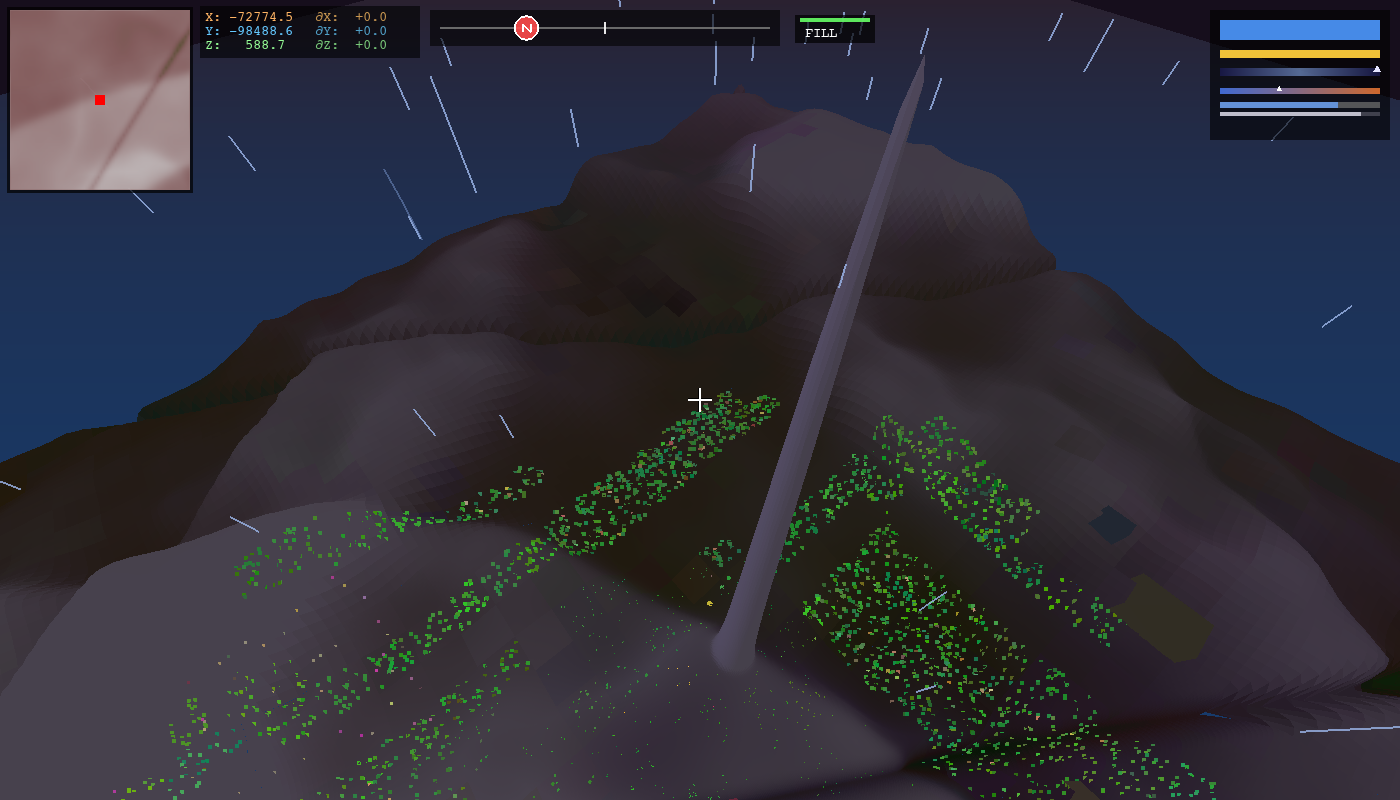Click the triangle handle on the dark gradient slider
This screenshot has height=800, width=1400.
[x=1377, y=69]
